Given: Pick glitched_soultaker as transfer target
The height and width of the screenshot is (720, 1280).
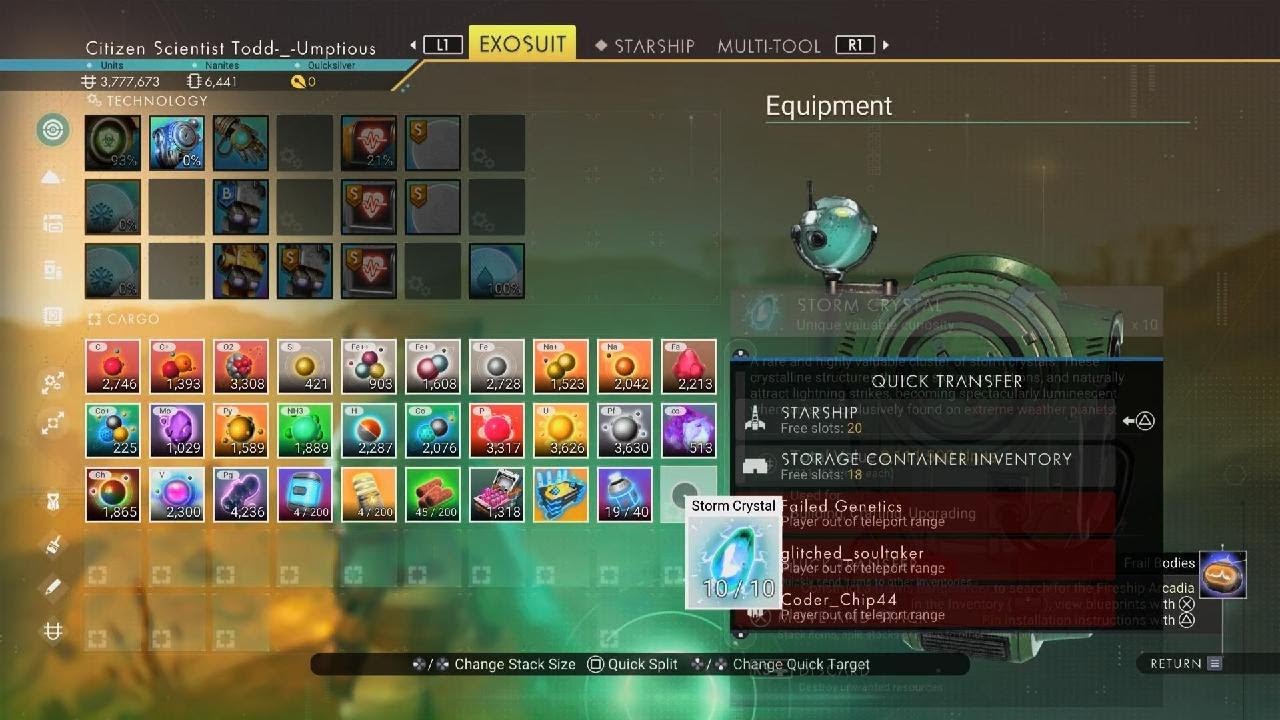Looking at the screenshot, I should (x=925, y=559).
